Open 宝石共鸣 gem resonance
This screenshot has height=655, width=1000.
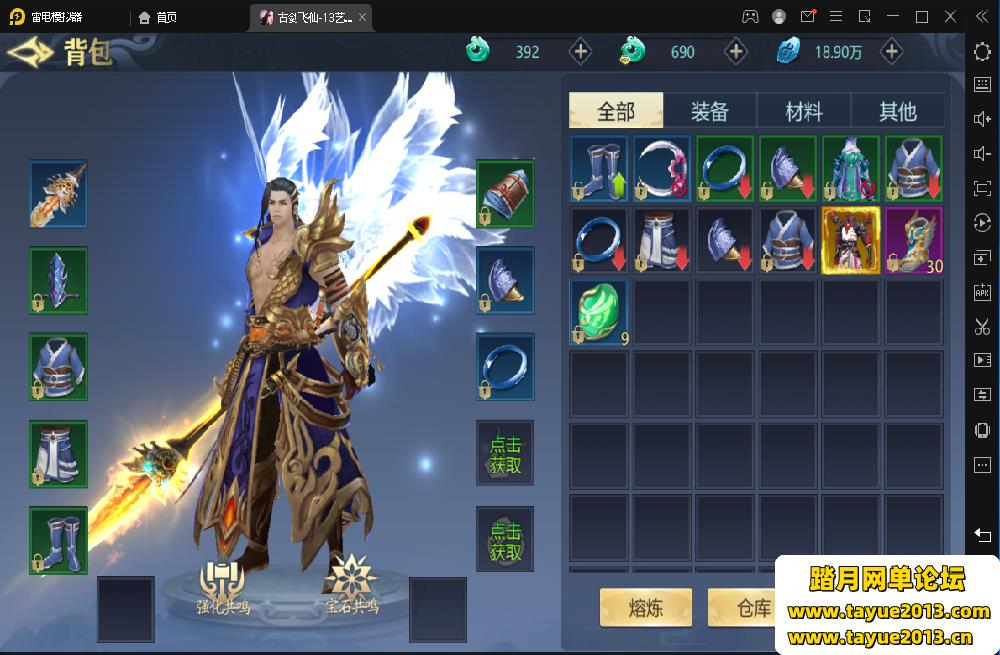351,586
